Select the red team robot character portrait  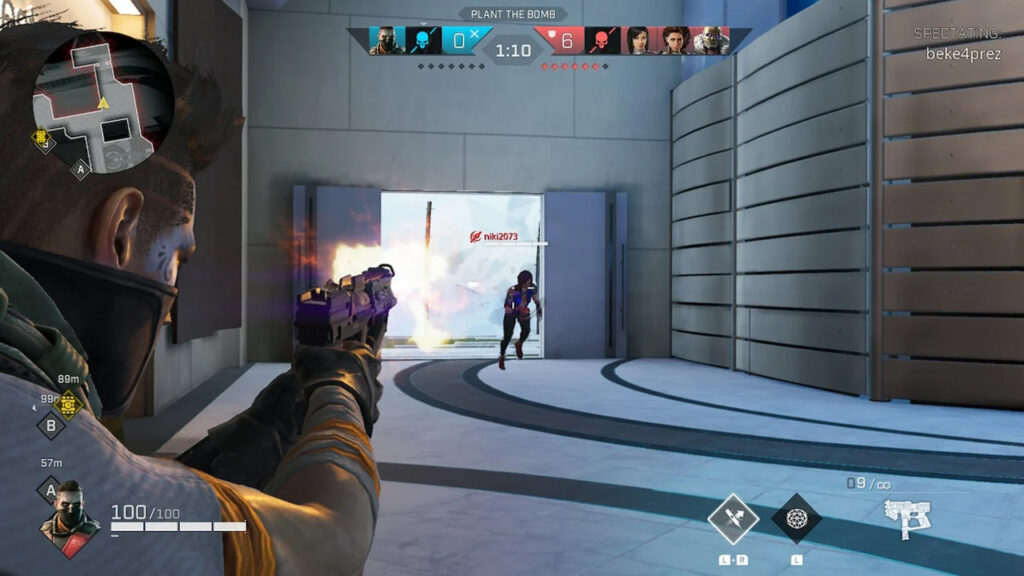[x=711, y=41]
